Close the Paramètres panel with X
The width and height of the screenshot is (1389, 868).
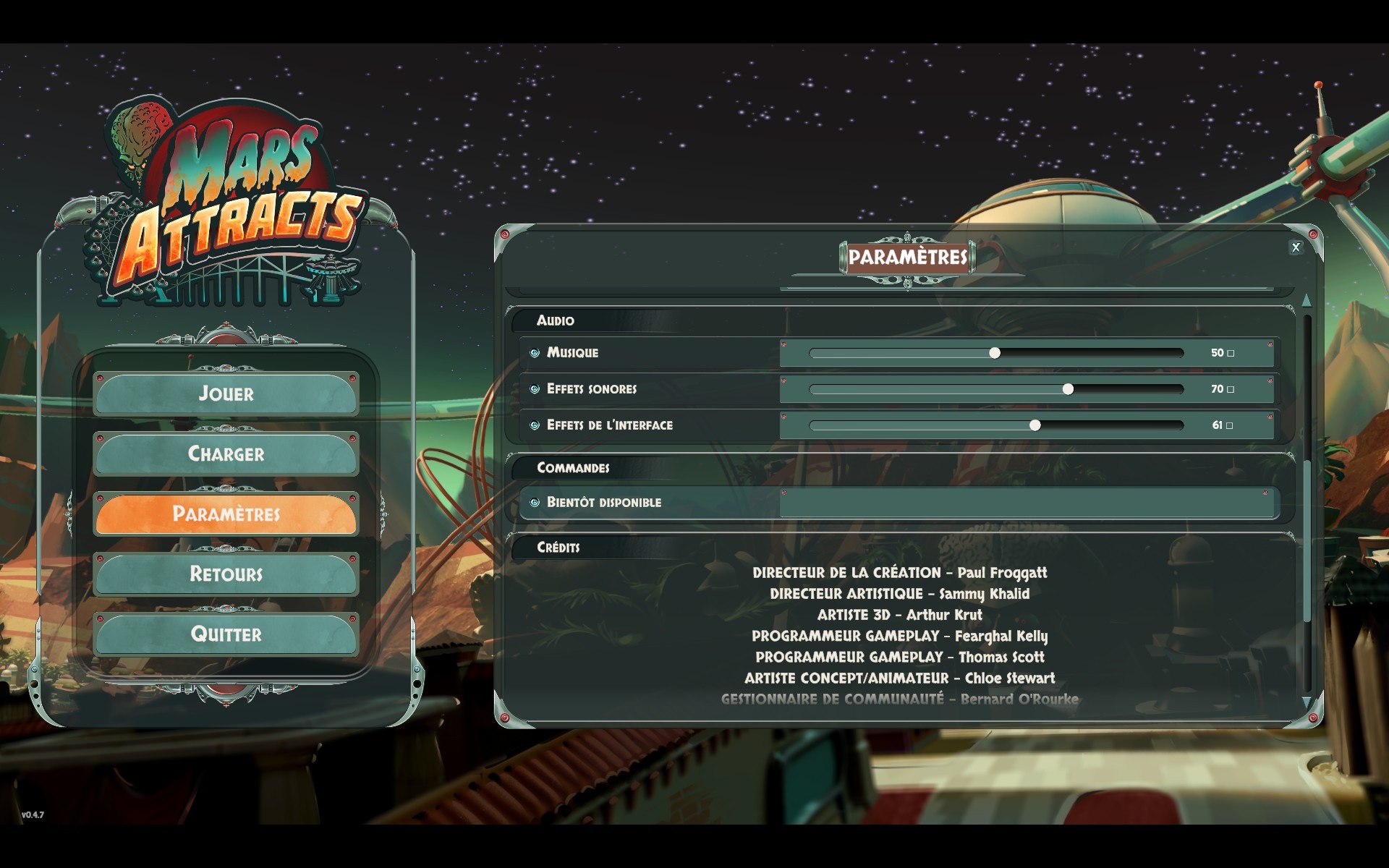pos(1295,247)
